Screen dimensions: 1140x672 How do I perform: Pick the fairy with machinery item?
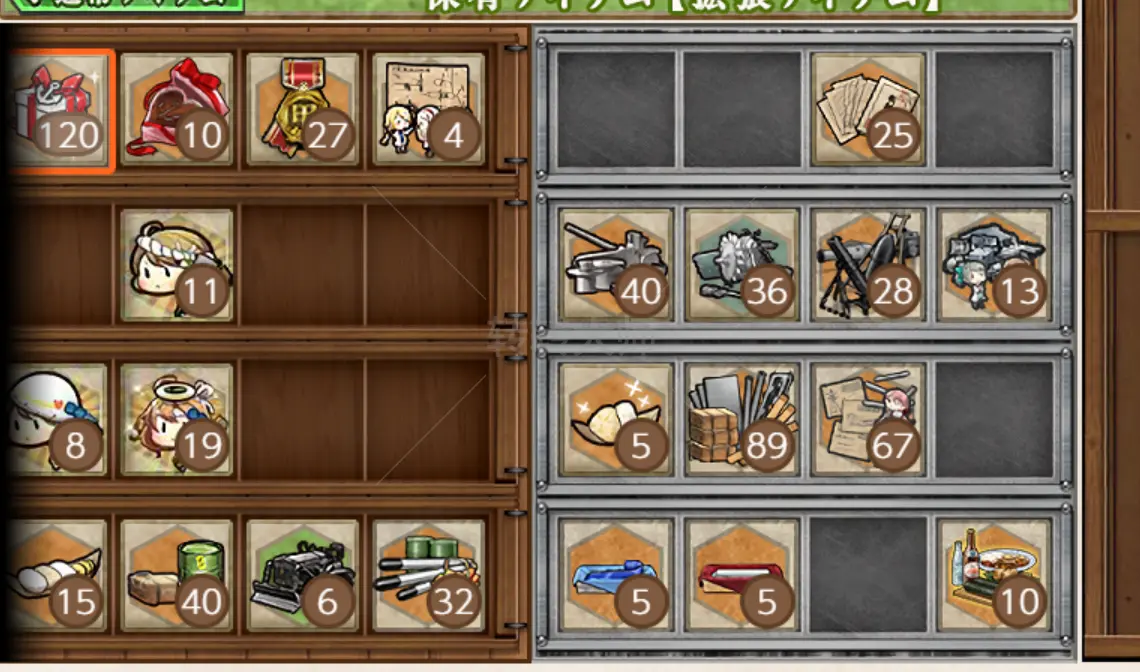[x=994, y=265]
